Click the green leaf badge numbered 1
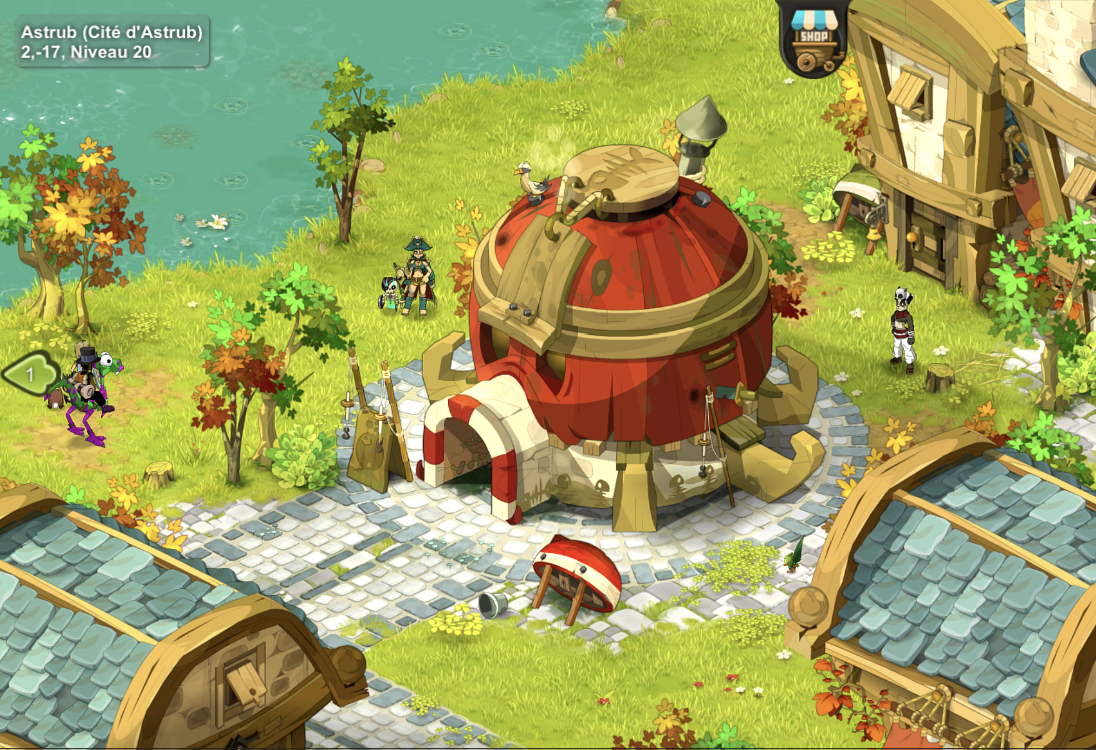 31,375
